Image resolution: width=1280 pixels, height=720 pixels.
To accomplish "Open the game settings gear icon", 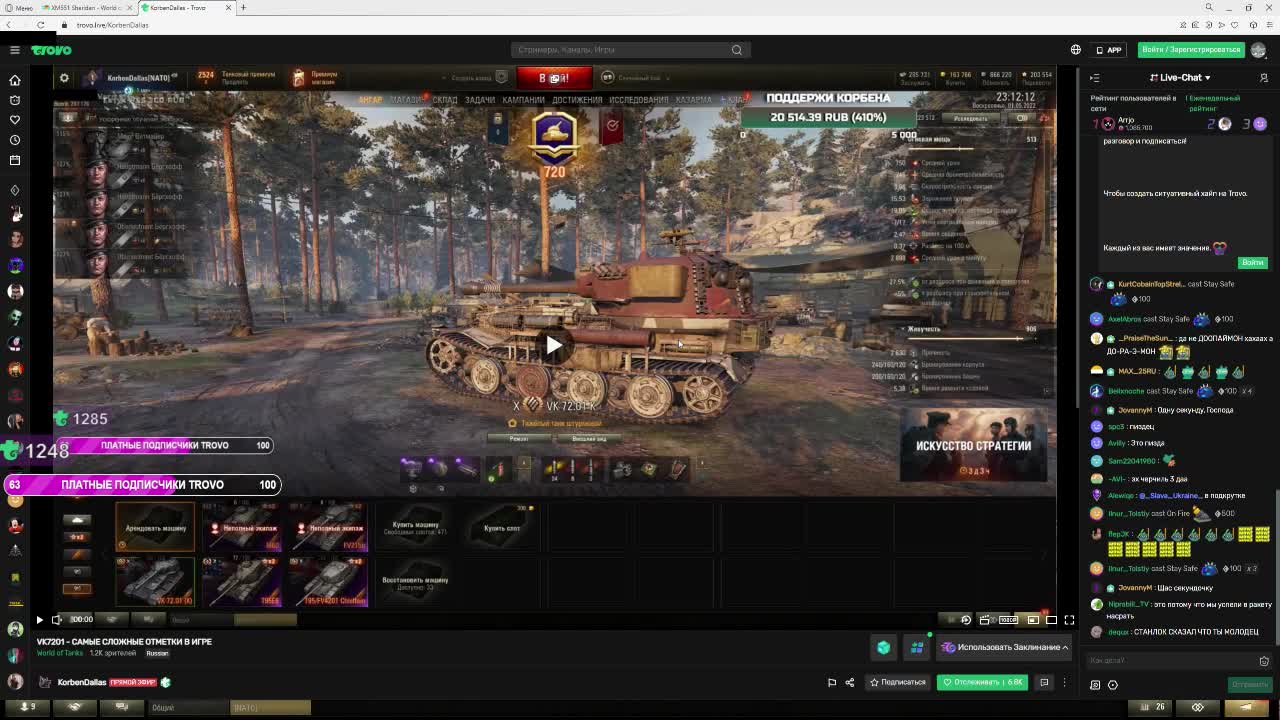I will point(64,78).
